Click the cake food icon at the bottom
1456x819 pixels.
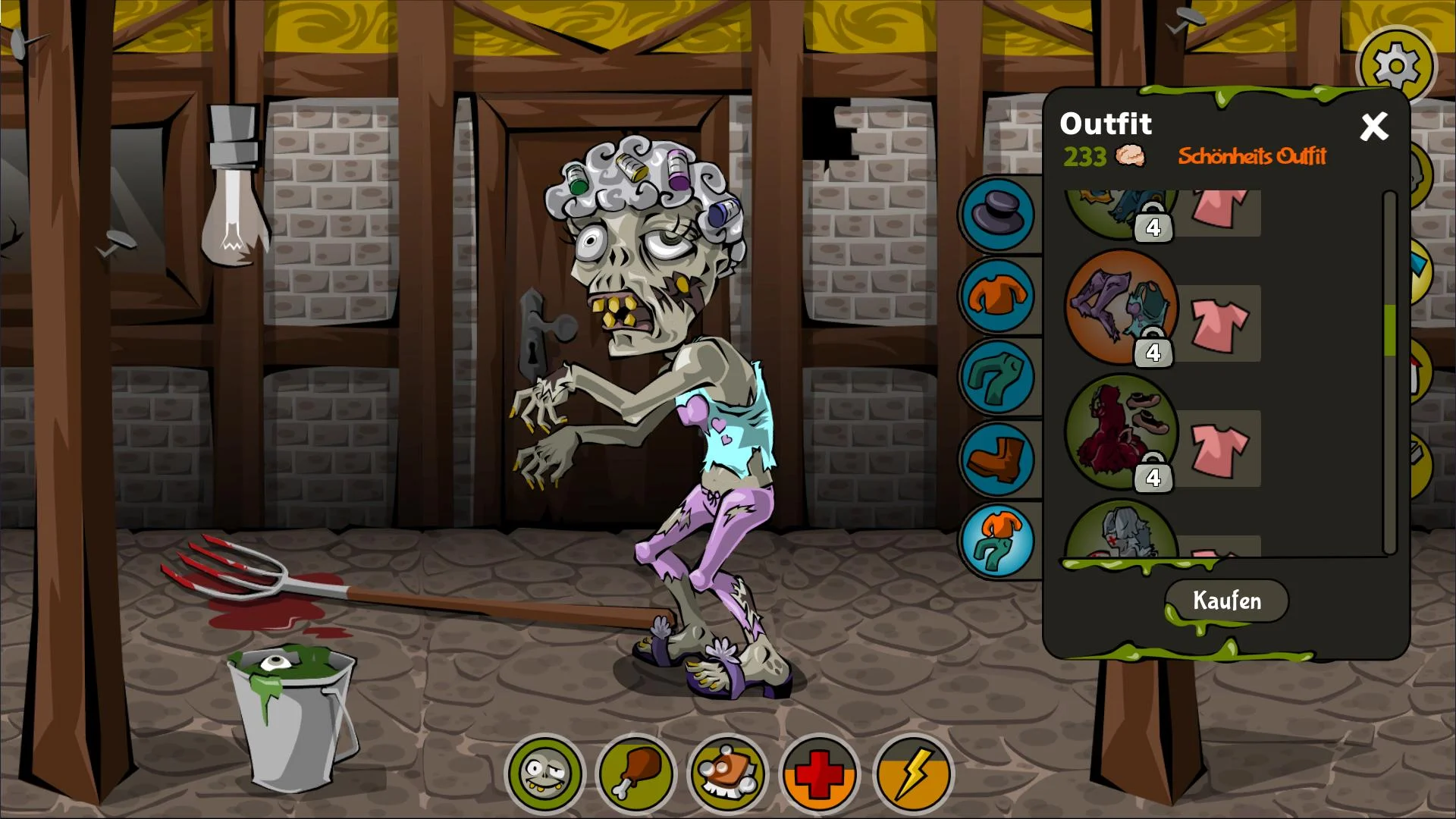click(729, 773)
